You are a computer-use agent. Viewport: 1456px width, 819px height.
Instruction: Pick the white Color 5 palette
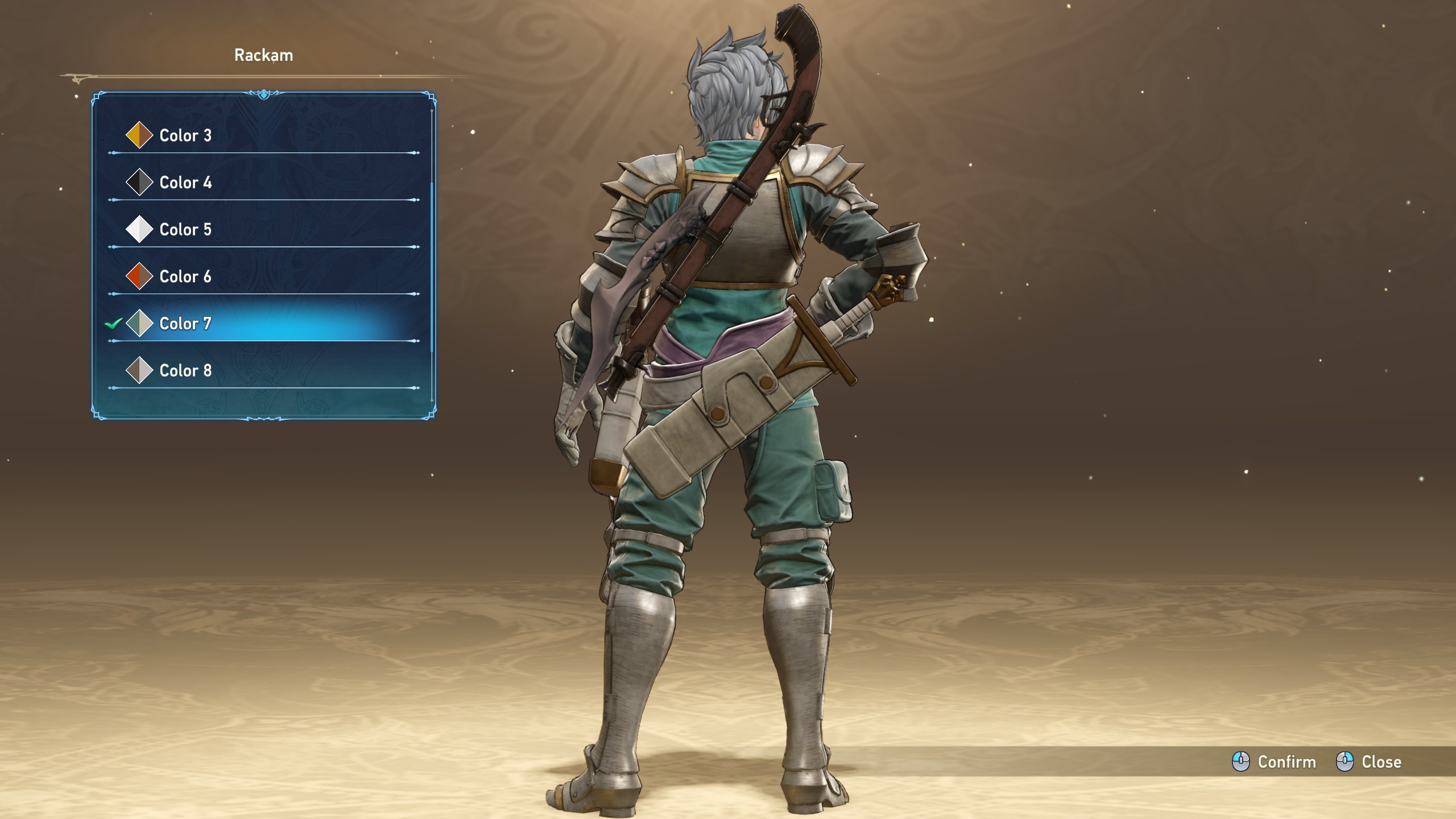point(185,230)
